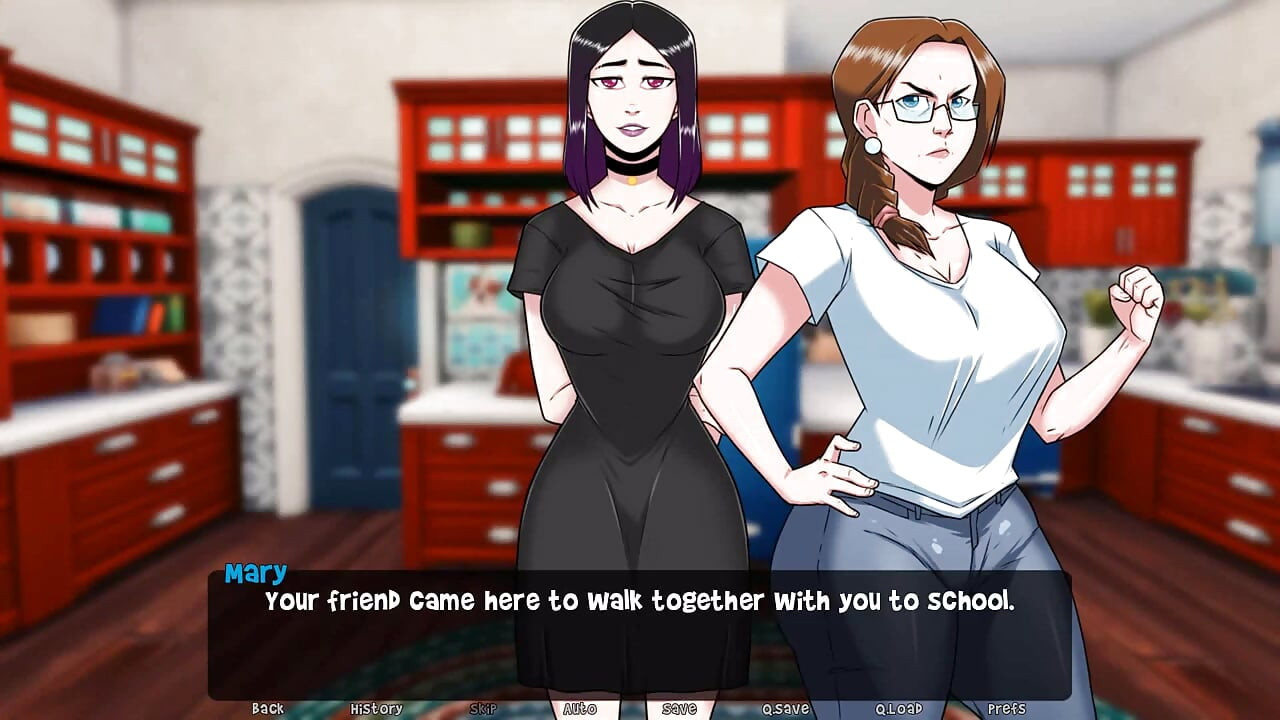Rewind dialogue with the Back button

pos(268,708)
